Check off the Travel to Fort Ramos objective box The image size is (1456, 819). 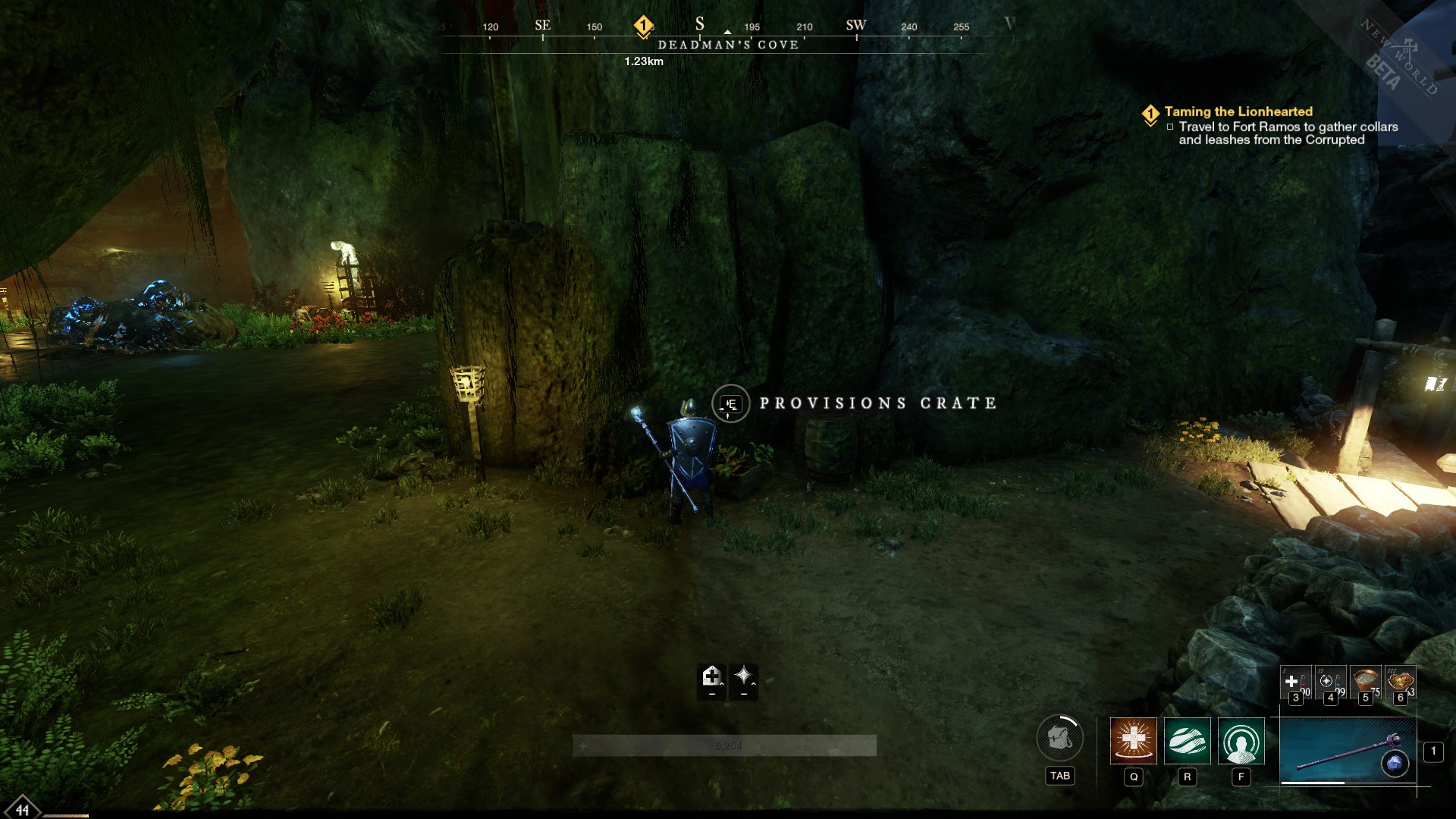[1170, 128]
